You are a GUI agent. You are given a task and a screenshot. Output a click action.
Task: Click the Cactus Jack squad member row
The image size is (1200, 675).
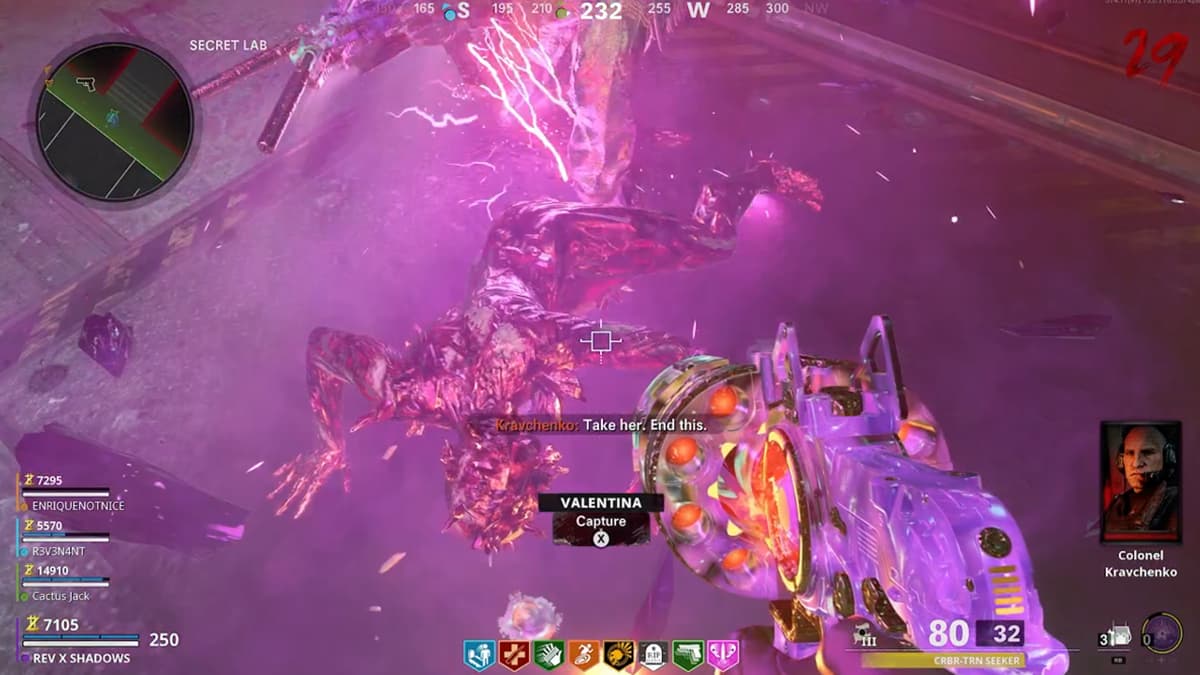(x=66, y=582)
